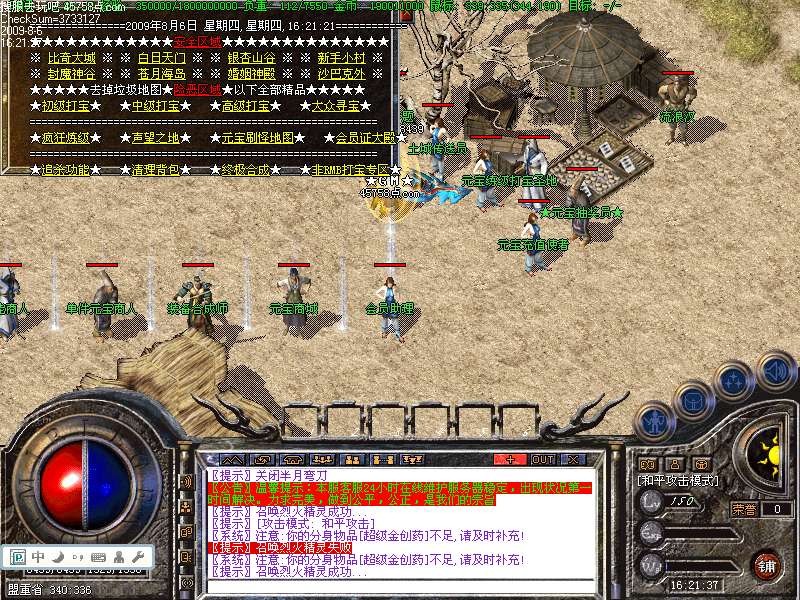Open the round red 铺 shop button
The width and height of the screenshot is (800, 600).
click(767, 565)
